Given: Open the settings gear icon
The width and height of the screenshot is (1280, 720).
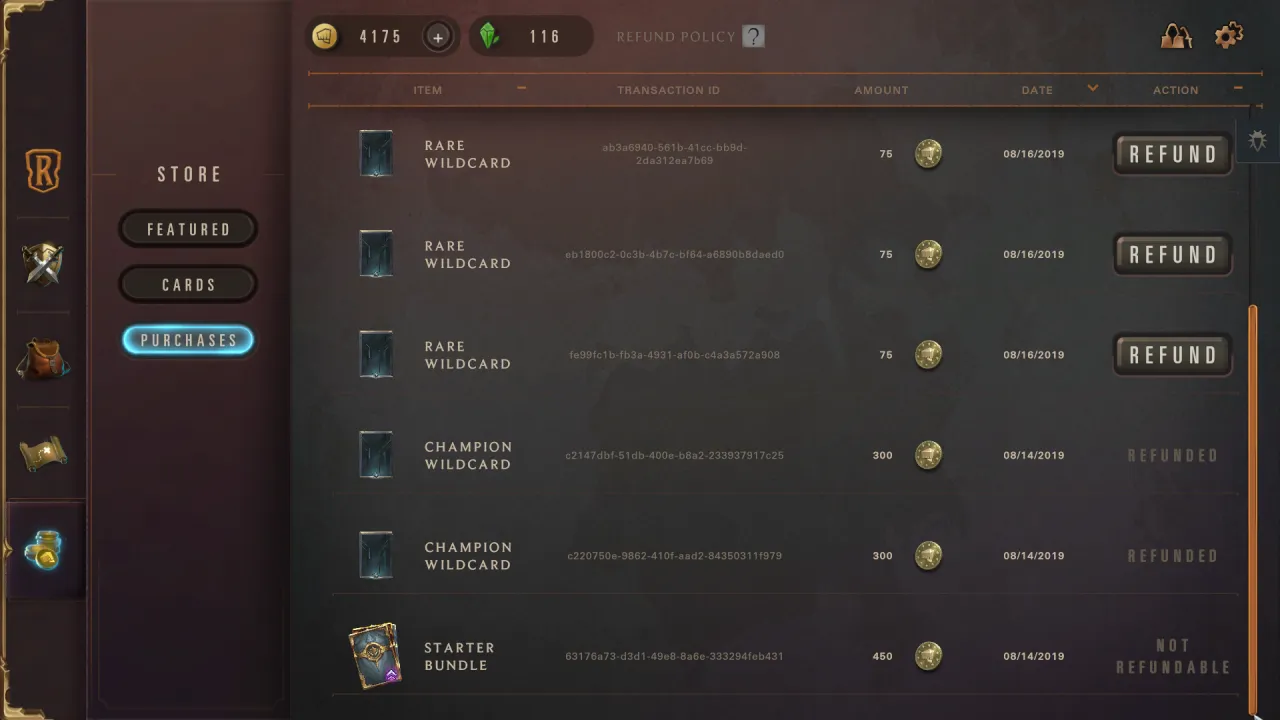Looking at the screenshot, I should coord(1228,36).
